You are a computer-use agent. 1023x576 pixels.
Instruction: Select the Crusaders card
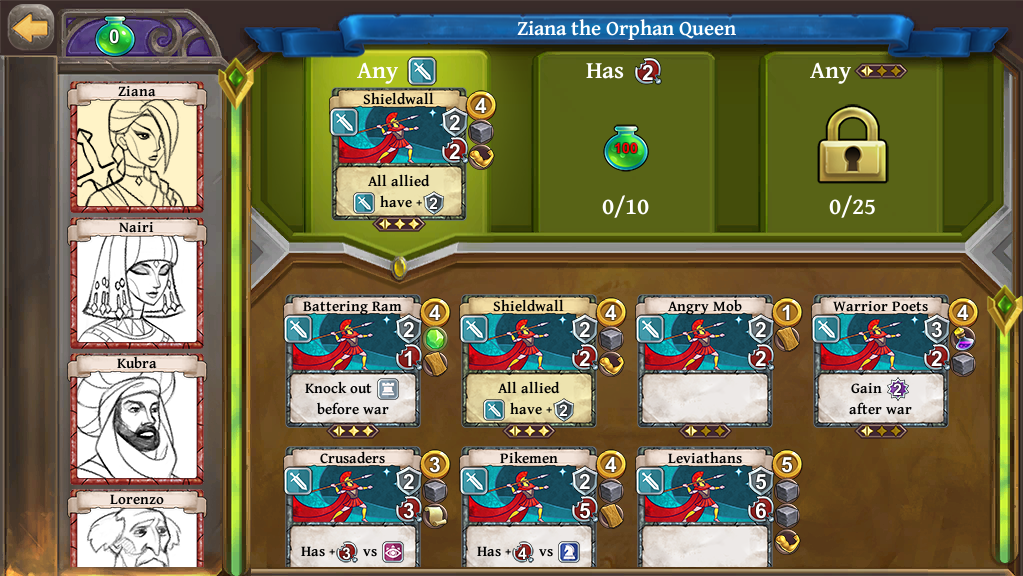pos(352,512)
